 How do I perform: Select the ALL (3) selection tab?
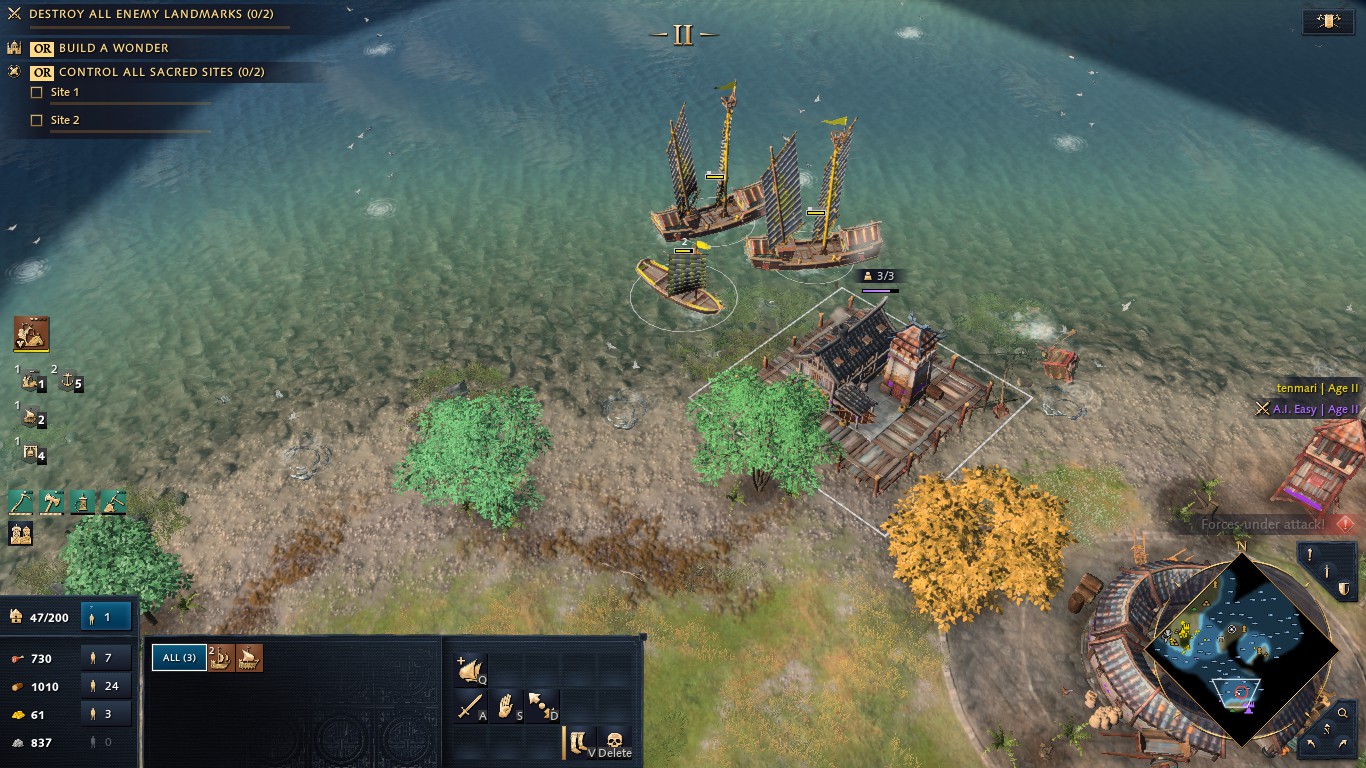[x=179, y=657]
